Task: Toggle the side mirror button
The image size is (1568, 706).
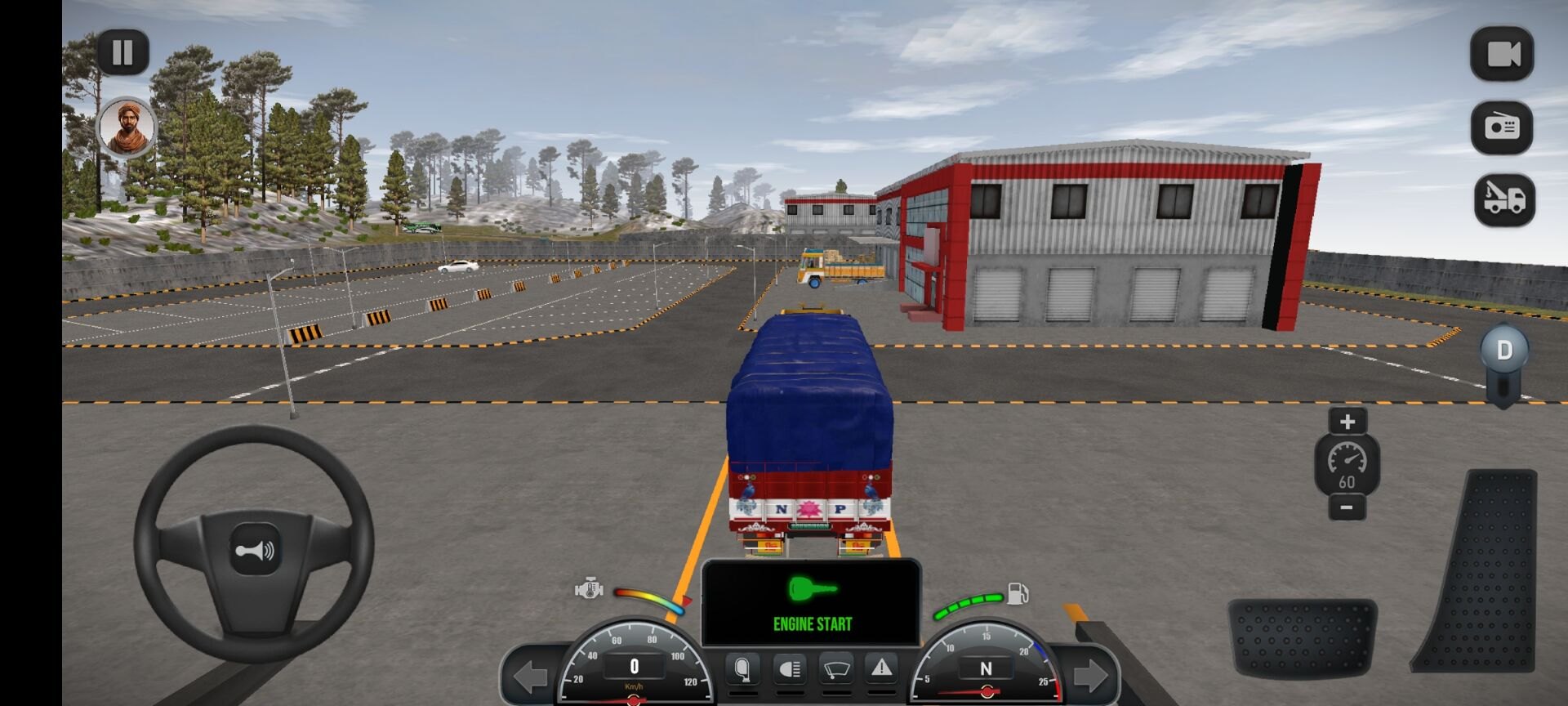Action: tap(742, 669)
